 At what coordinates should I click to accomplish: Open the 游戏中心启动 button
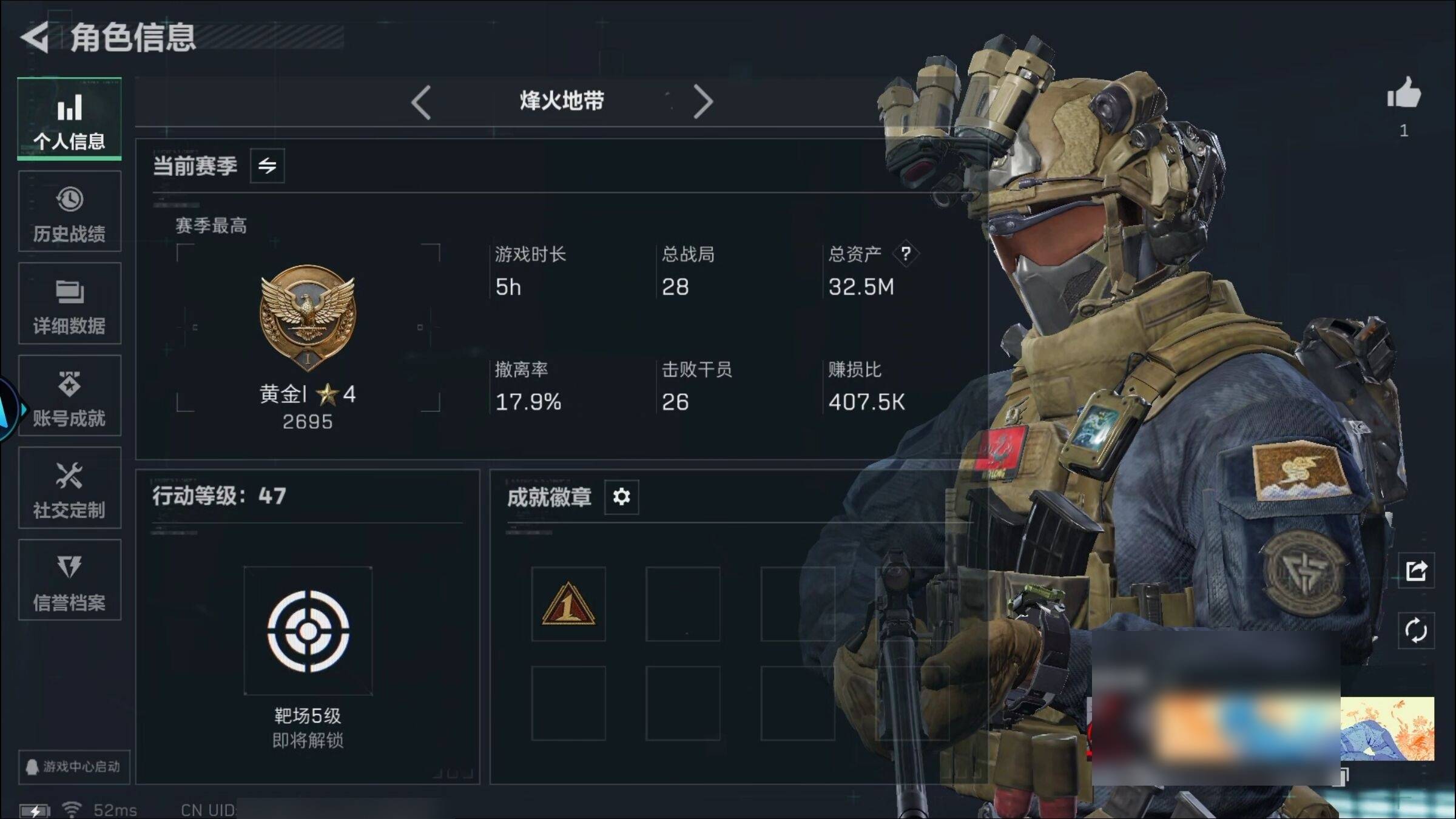(x=74, y=767)
